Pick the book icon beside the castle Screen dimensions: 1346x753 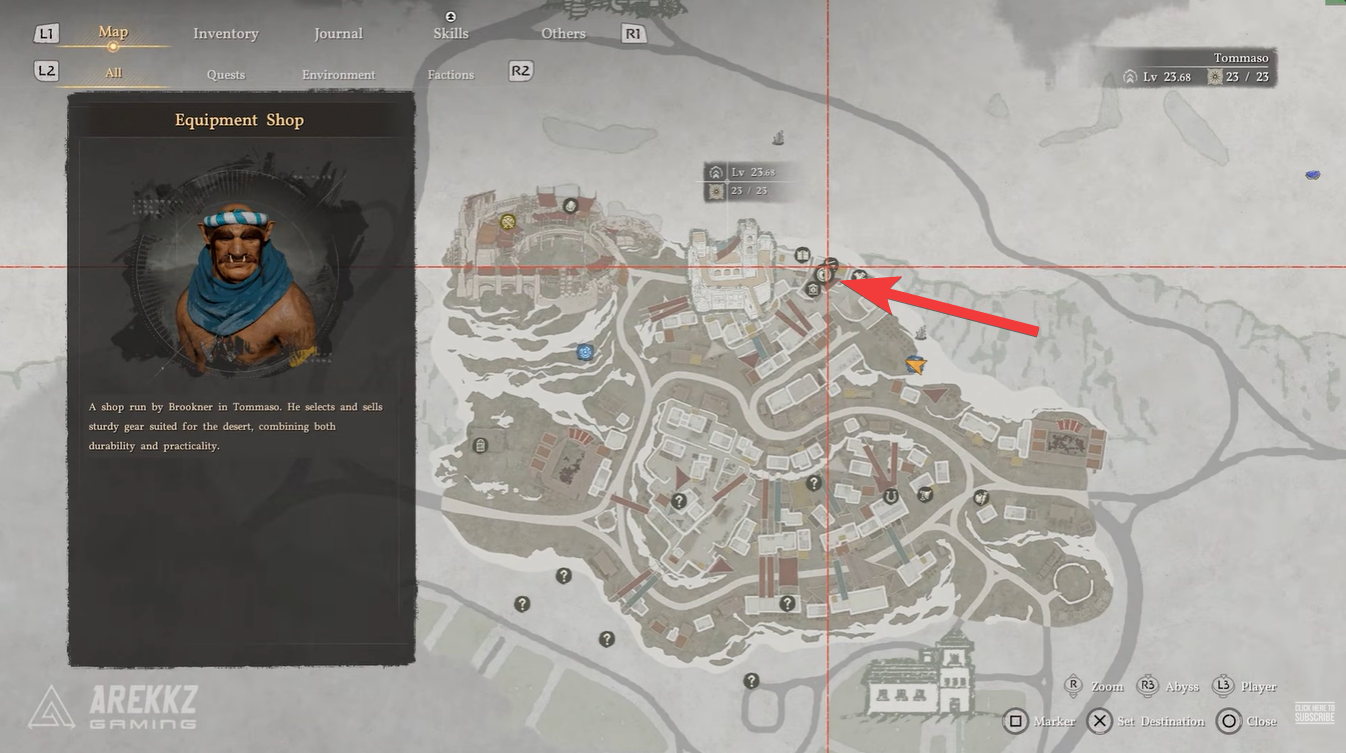tap(802, 255)
